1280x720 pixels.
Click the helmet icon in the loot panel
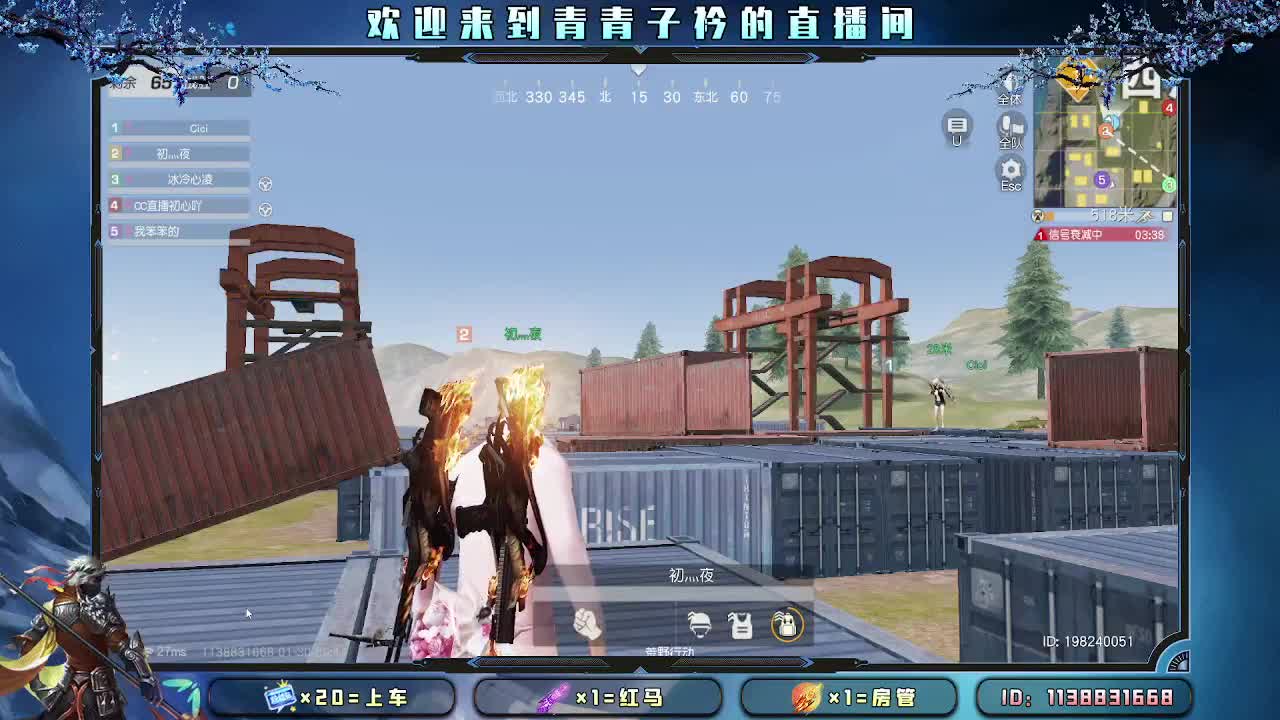(699, 624)
